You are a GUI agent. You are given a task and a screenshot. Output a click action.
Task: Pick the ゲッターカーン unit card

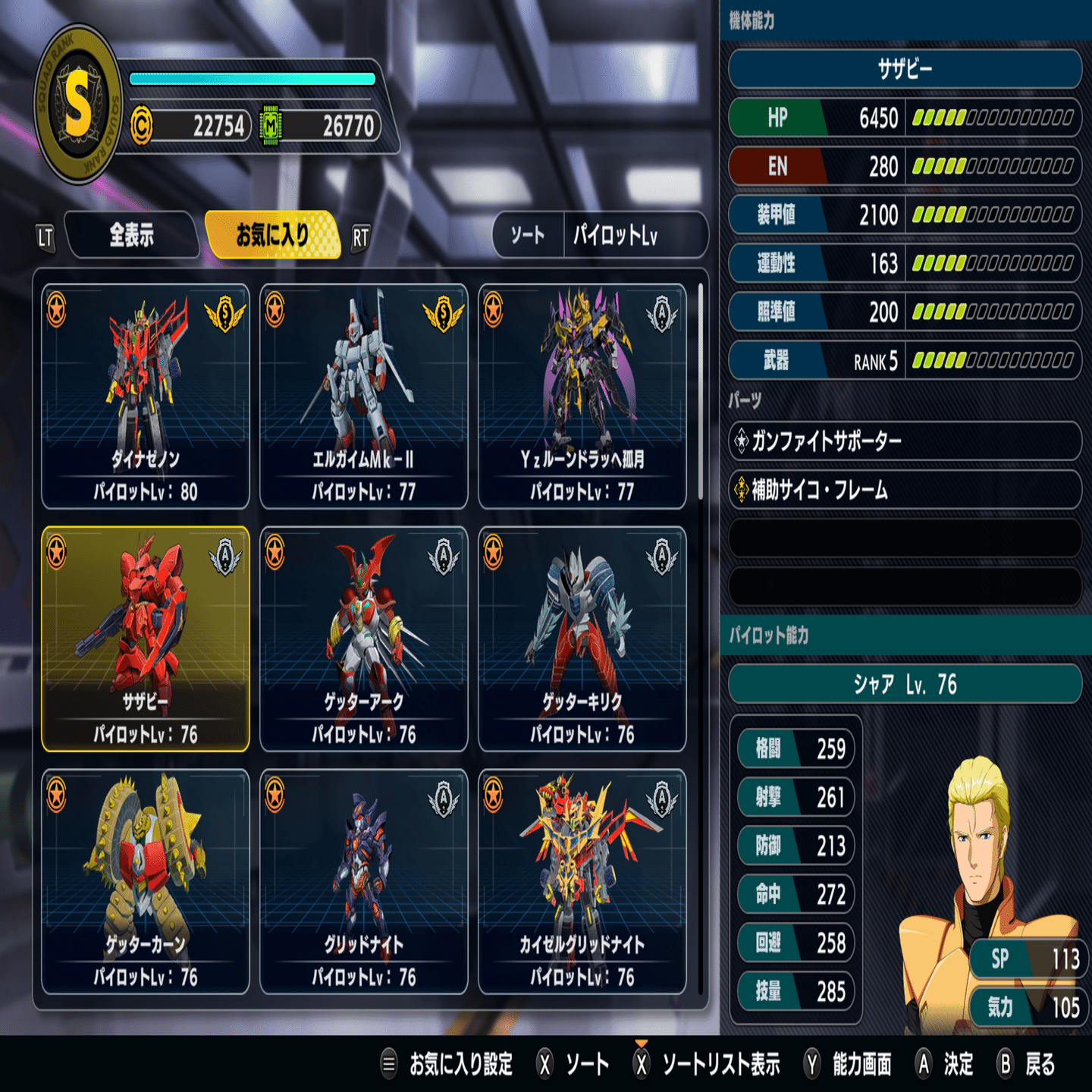[146, 881]
